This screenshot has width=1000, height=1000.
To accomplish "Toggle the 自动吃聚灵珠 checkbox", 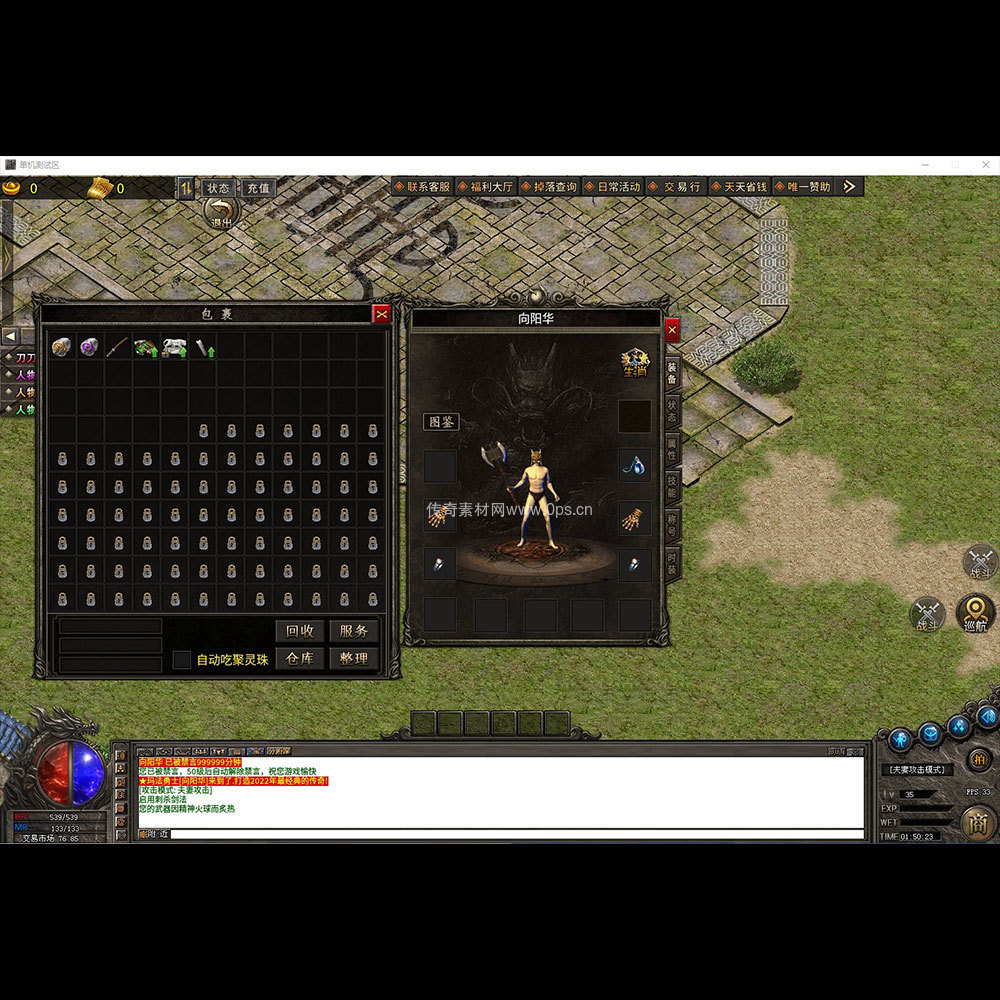I will [x=181, y=660].
